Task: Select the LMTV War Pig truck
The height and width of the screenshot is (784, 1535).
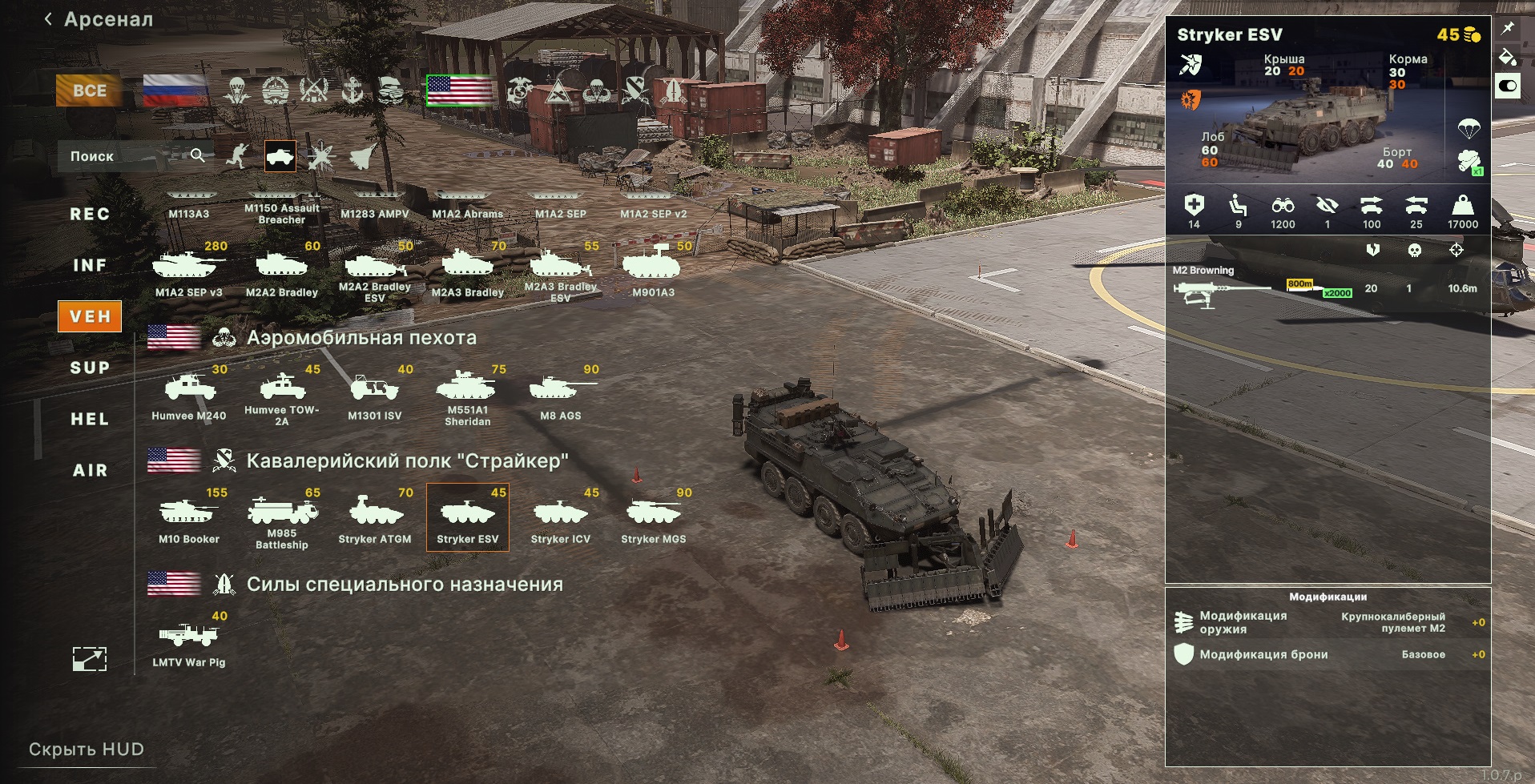Action: tap(189, 641)
